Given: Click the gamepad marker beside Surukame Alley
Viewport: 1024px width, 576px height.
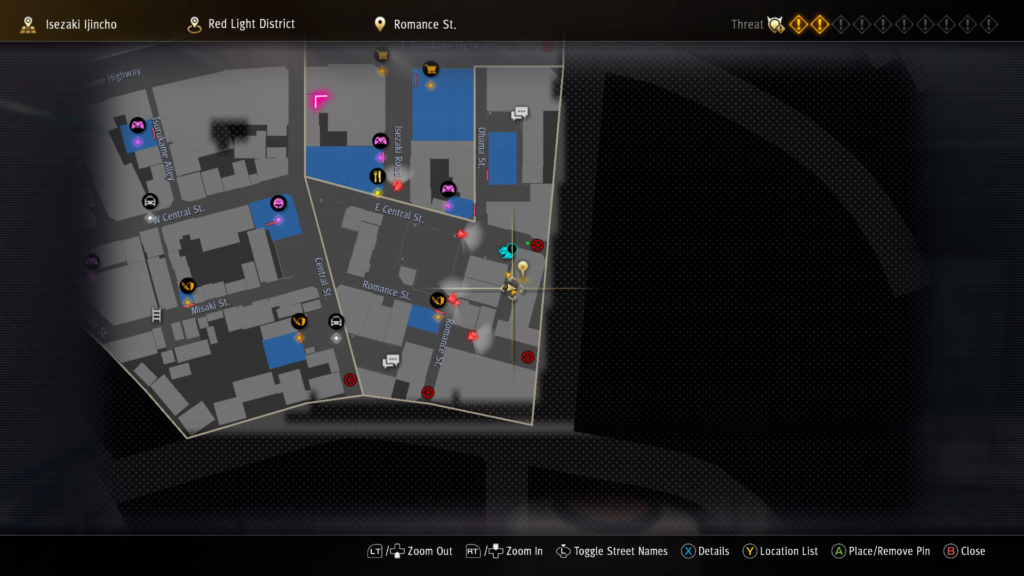Looking at the screenshot, I should [138, 126].
